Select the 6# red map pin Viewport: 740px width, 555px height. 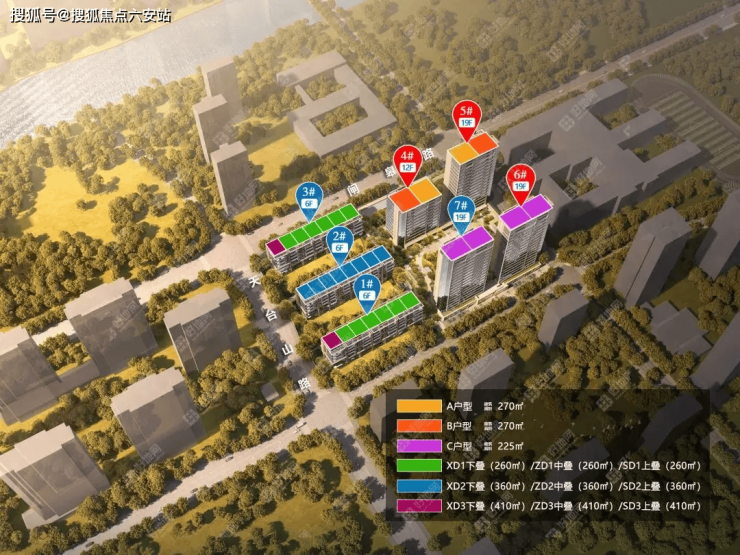(518, 178)
